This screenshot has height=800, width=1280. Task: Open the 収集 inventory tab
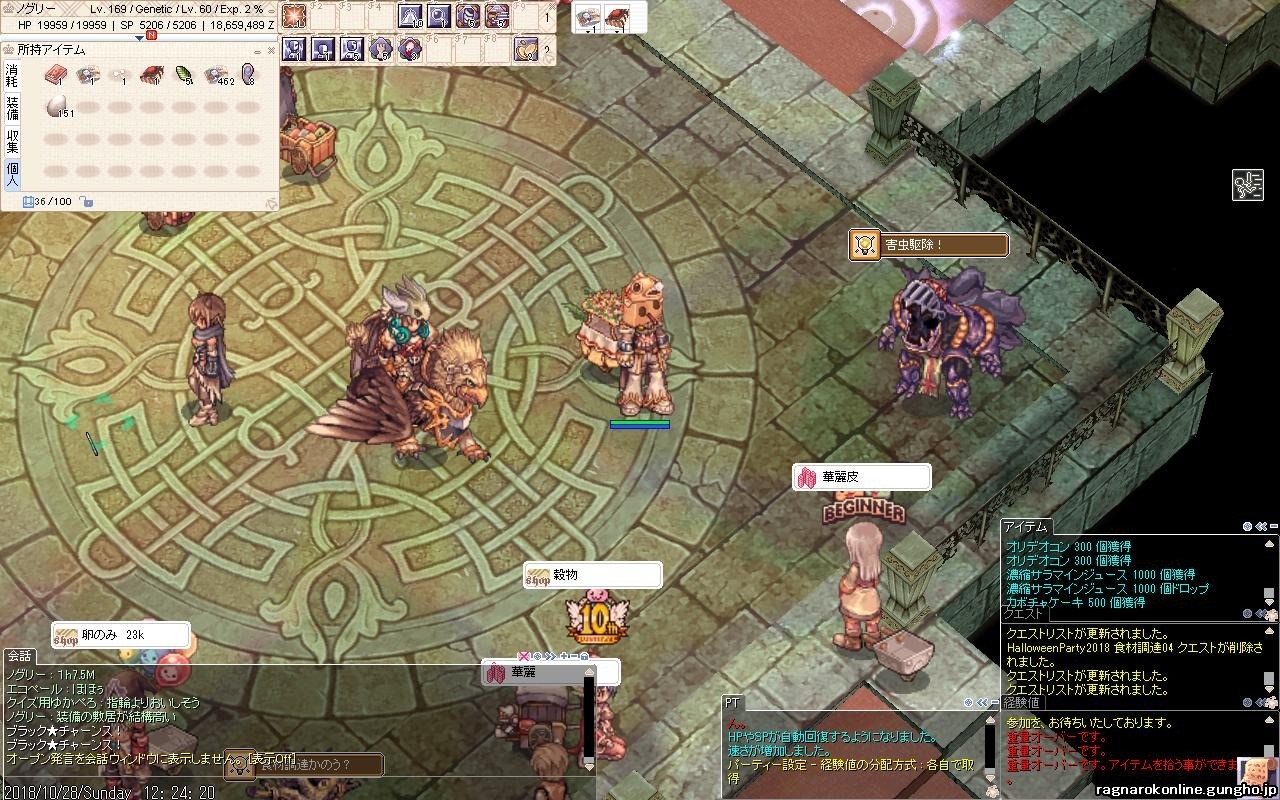click(12, 140)
